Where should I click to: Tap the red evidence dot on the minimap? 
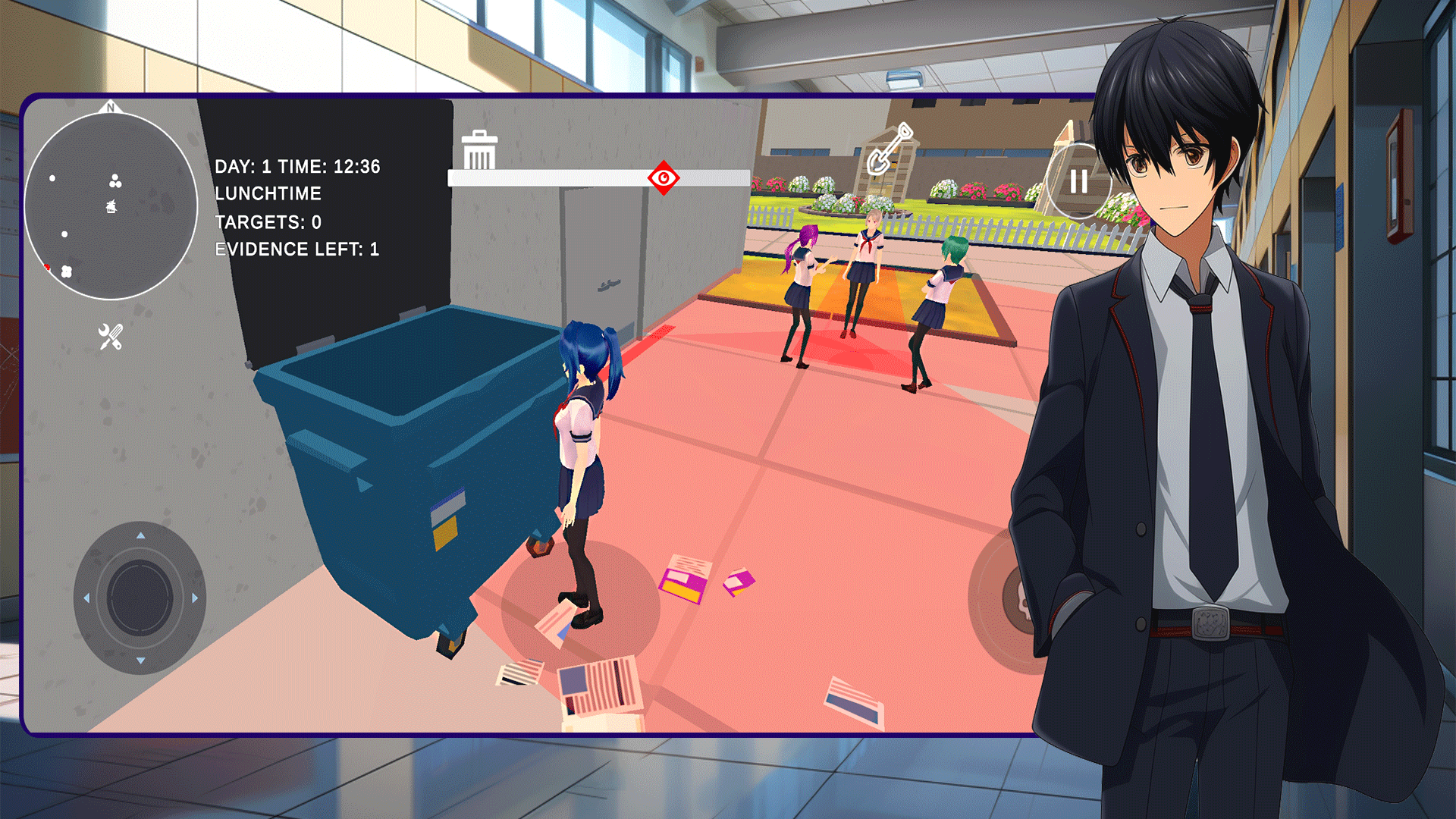point(47,267)
